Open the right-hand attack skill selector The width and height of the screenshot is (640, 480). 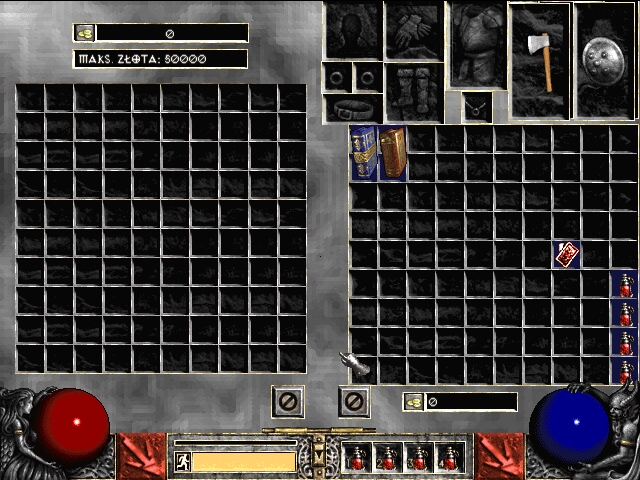[x=499, y=456]
